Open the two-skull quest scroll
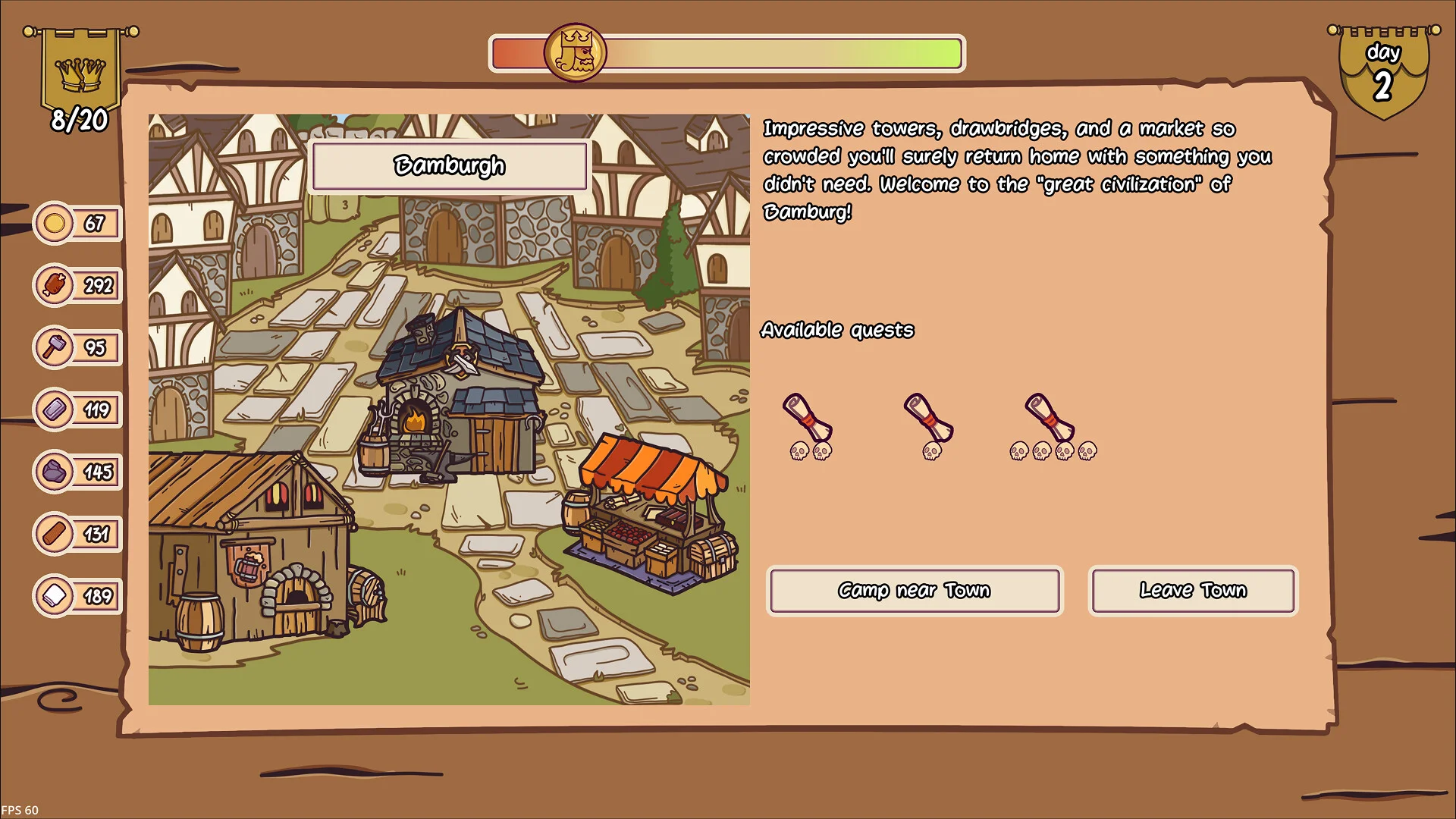1456x819 pixels. click(x=808, y=419)
